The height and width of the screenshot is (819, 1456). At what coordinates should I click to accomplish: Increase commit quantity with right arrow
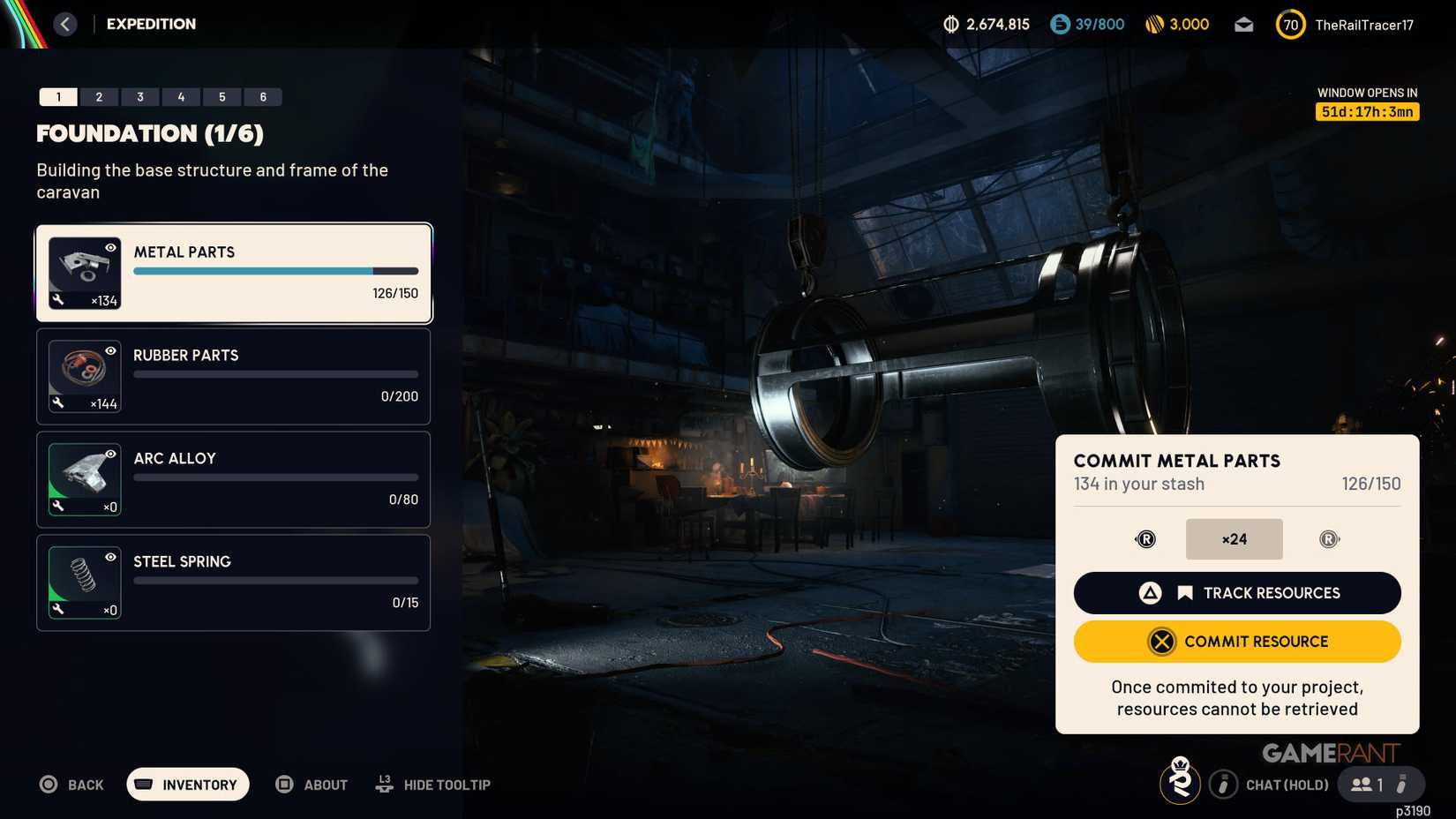(x=1330, y=539)
